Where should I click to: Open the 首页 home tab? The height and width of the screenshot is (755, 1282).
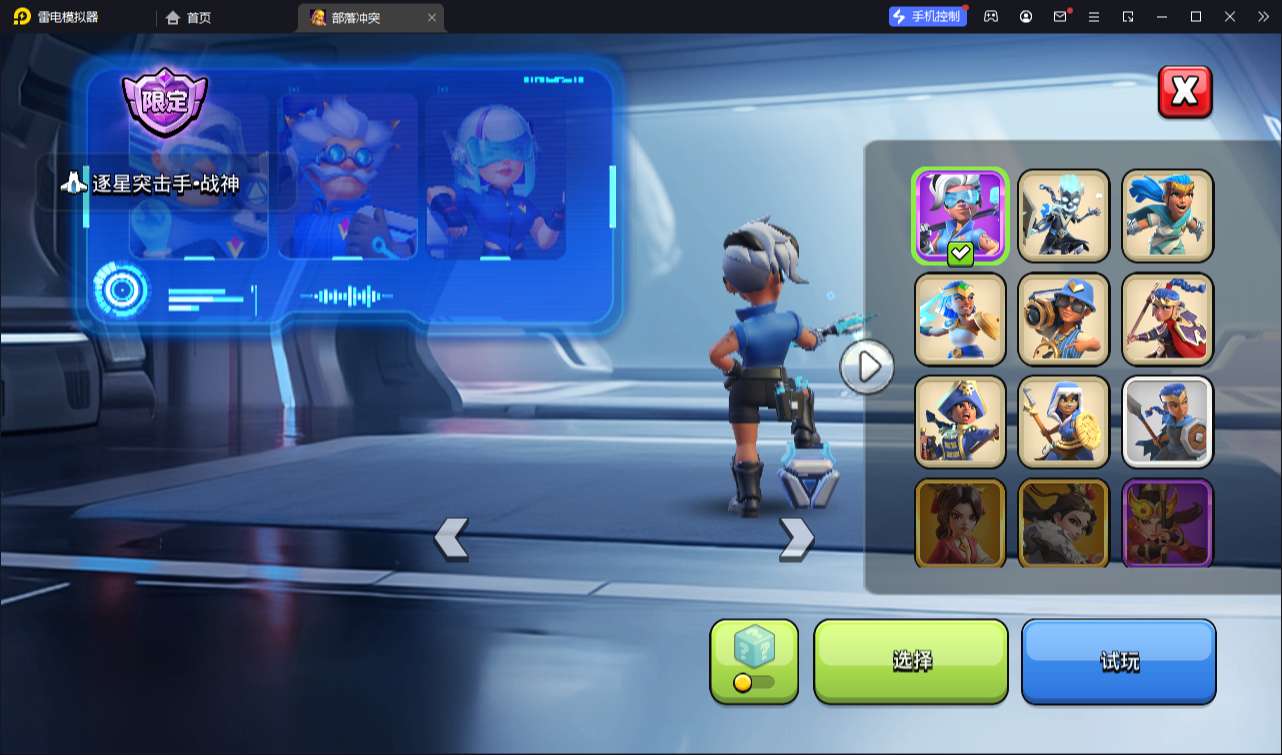tap(189, 17)
